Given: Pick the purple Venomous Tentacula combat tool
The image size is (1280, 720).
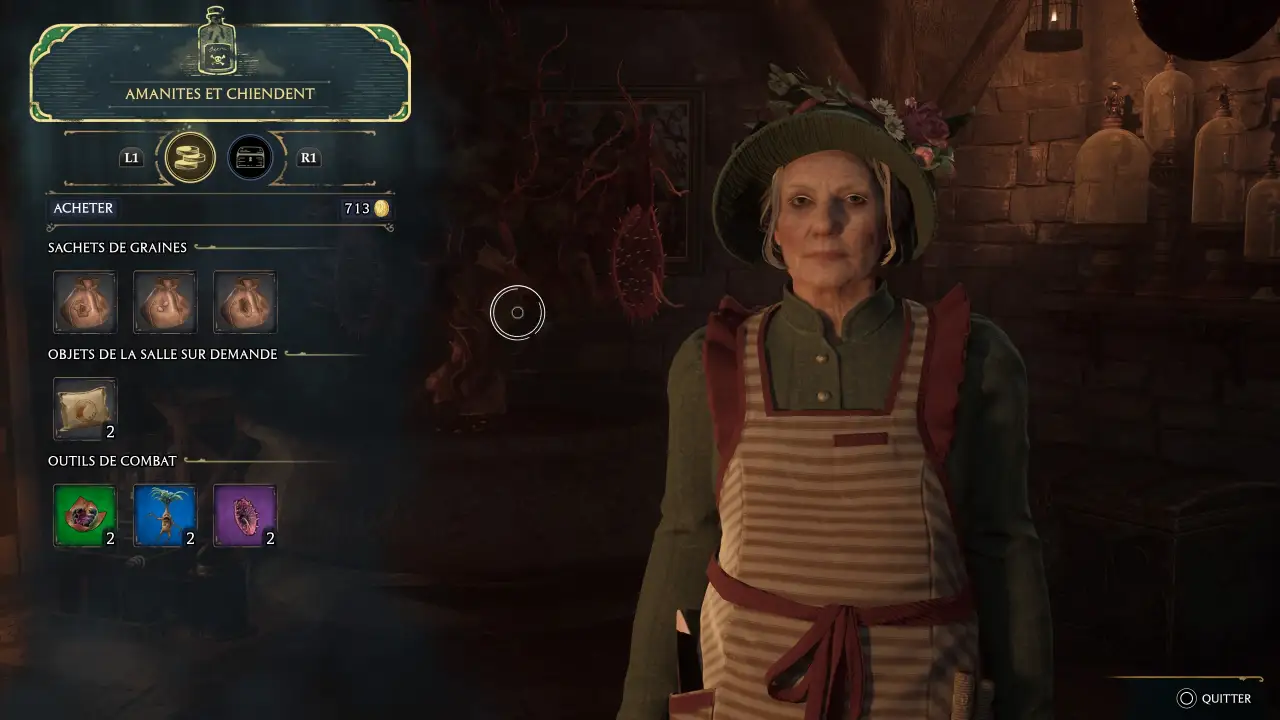Looking at the screenshot, I should tap(245, 516).
